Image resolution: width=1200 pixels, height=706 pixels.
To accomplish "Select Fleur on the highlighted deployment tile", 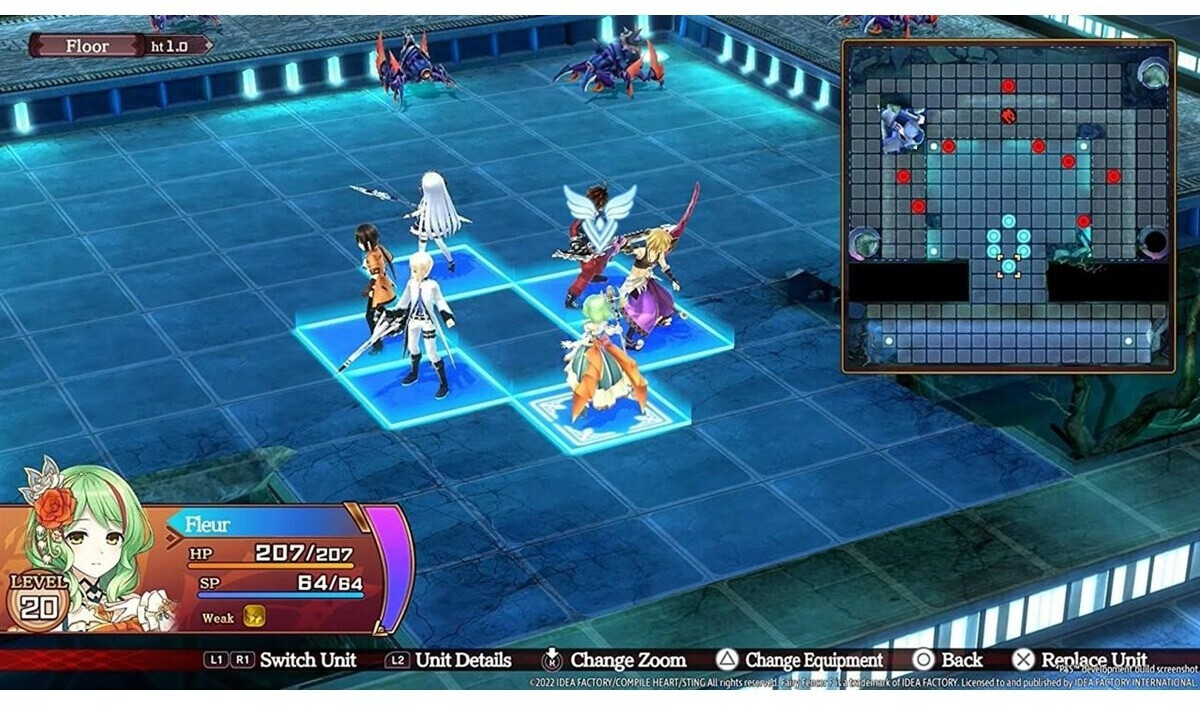I will 600,360.
